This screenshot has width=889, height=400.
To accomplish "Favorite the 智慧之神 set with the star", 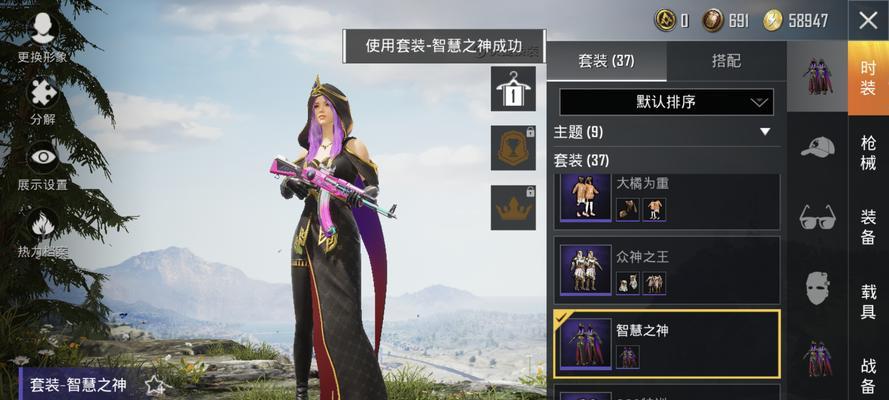I will point(155,385).
